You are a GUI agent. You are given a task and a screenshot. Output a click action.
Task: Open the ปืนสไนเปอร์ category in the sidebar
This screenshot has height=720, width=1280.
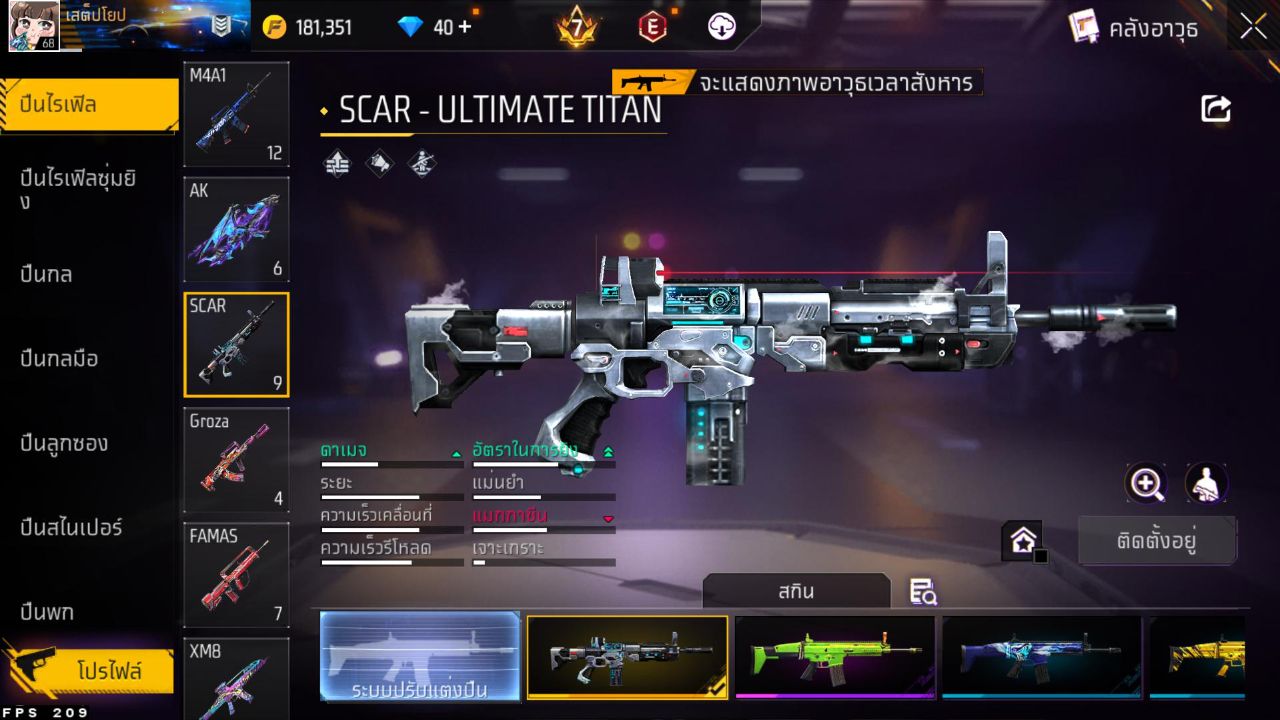pos(70,527)
